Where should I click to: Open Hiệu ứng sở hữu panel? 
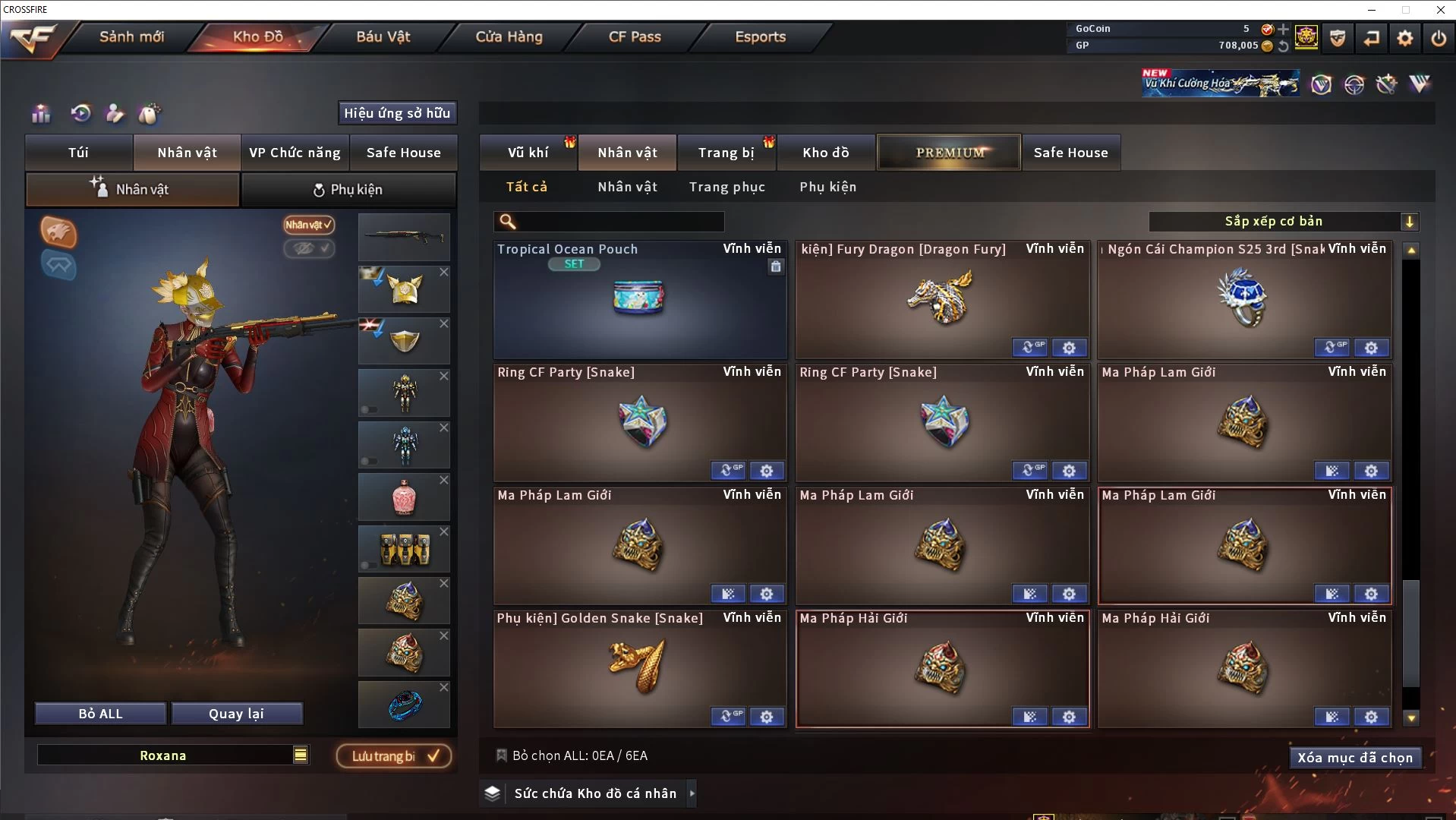click(397, 113)
